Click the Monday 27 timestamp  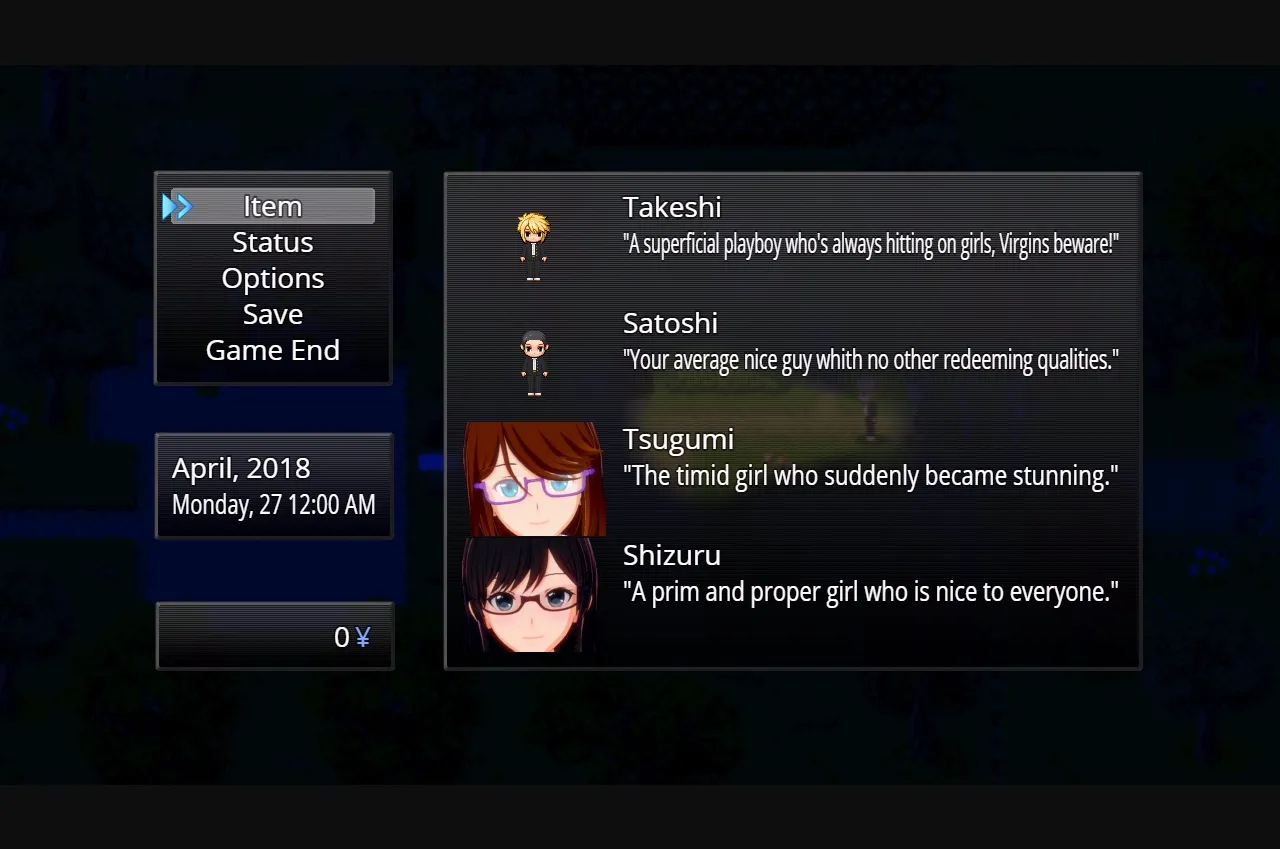[272, 505]
